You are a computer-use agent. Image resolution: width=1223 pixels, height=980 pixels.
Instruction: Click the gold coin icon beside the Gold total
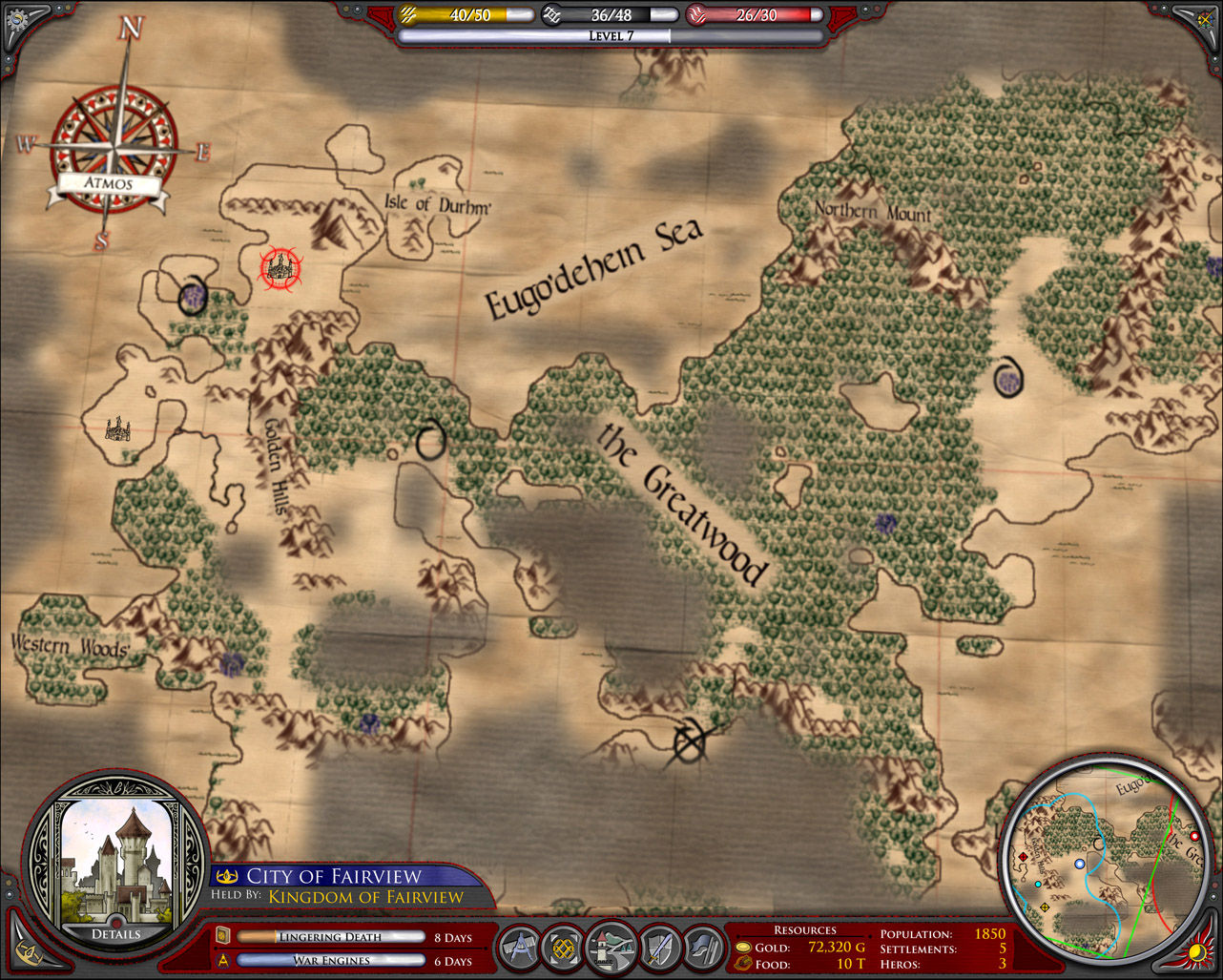742,948
